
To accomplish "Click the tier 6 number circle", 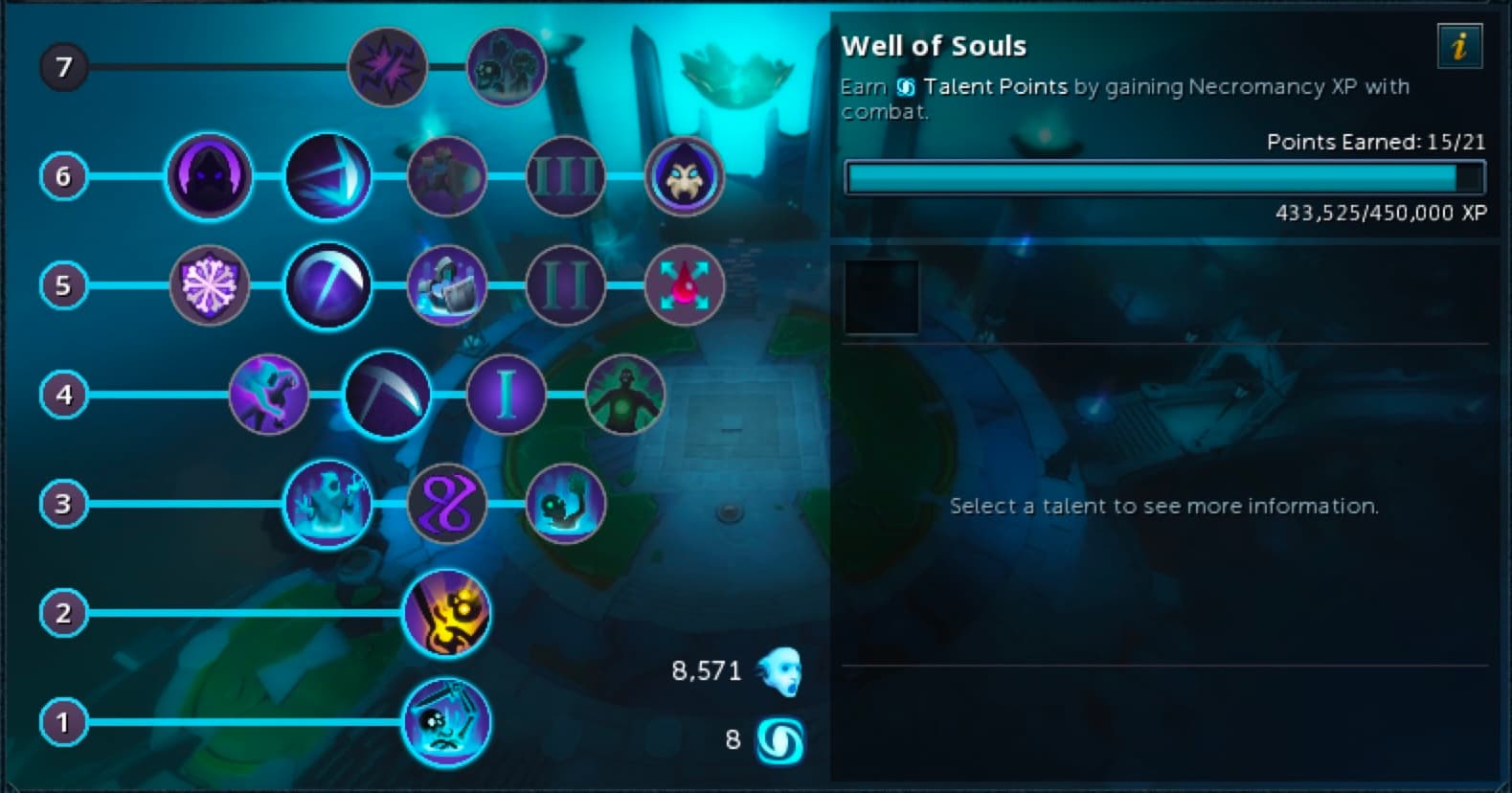I will click(63, 176).
